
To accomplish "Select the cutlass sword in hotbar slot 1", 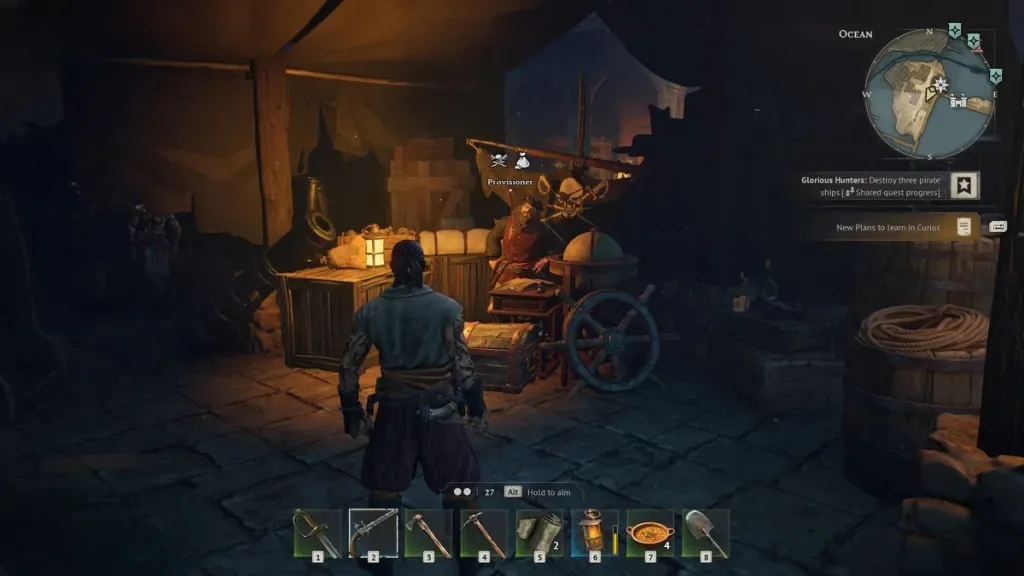I will (317, 532).
